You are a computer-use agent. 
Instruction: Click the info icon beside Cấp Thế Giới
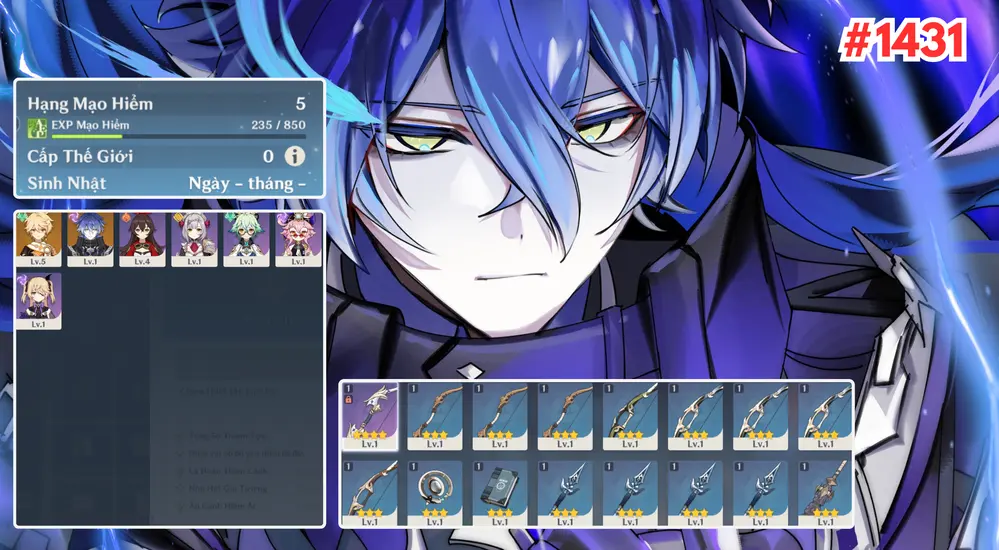[x=294, y=156]
